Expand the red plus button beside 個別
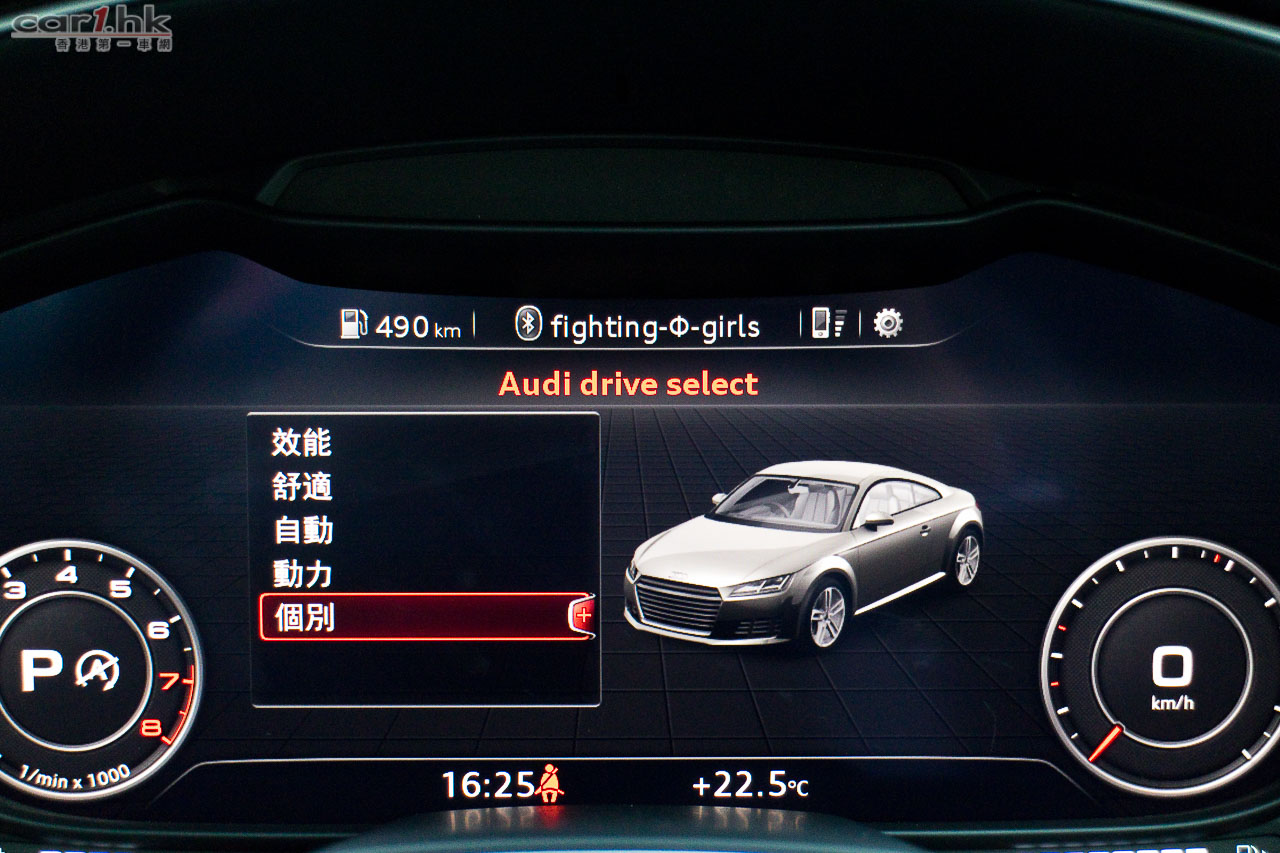Viewport: 1280px width, 853px height. click(583, 617)
